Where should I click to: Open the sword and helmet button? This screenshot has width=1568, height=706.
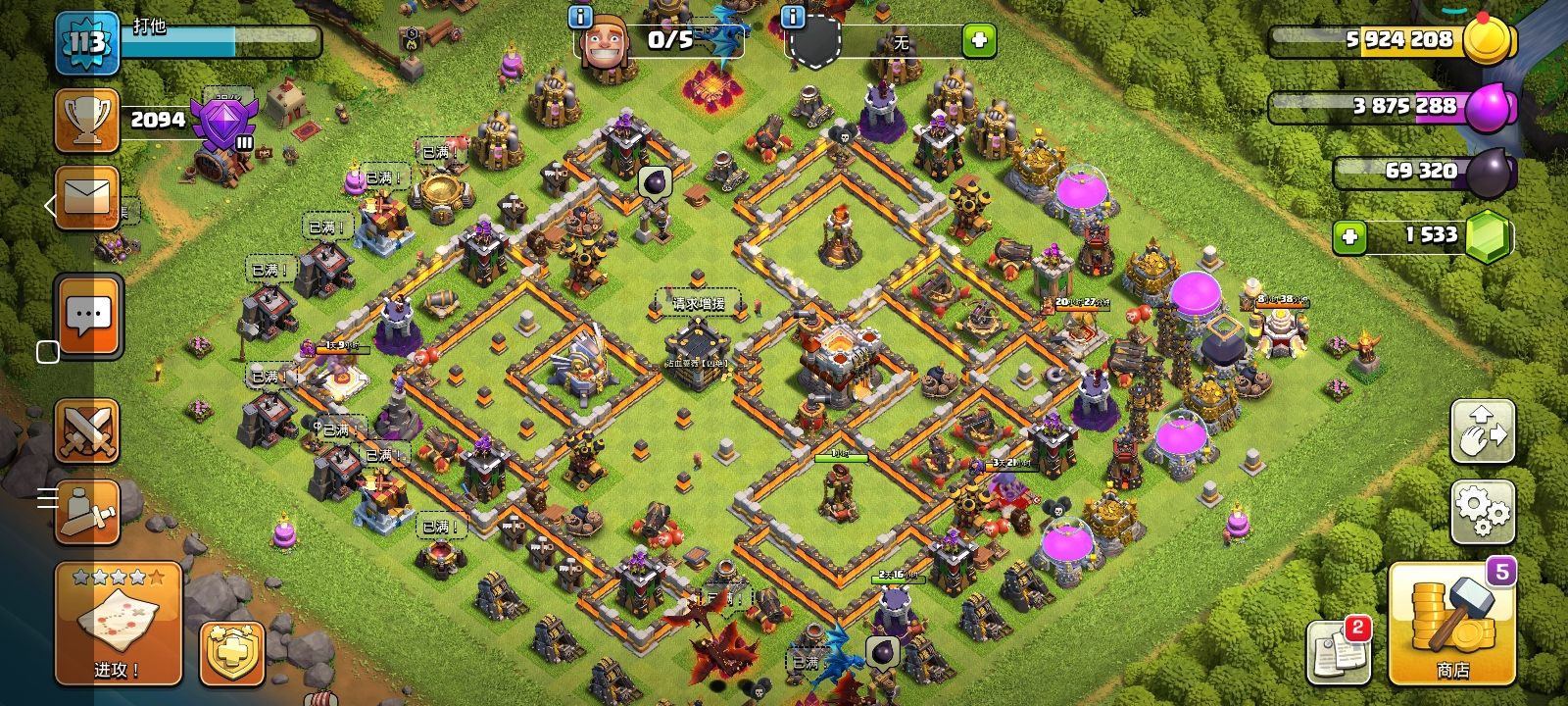pos(87,511)
